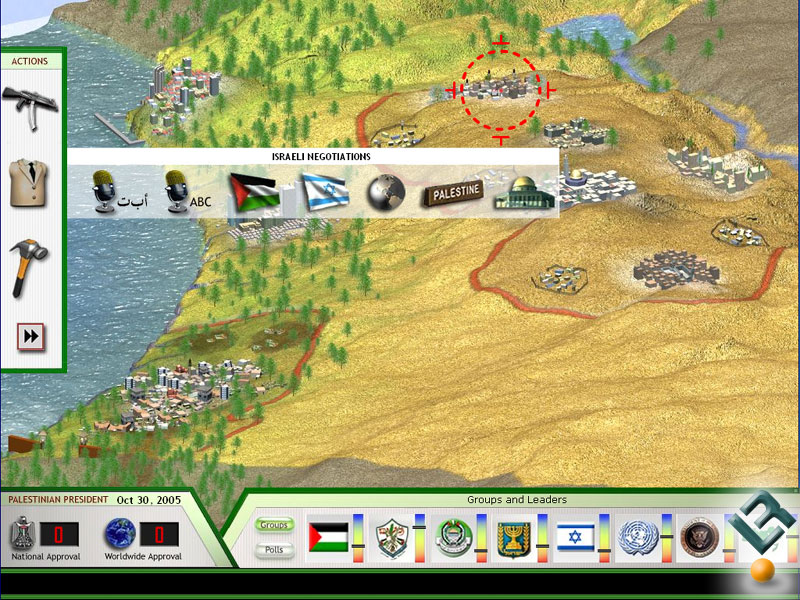Switch to the Groups view

pos(273,525)
